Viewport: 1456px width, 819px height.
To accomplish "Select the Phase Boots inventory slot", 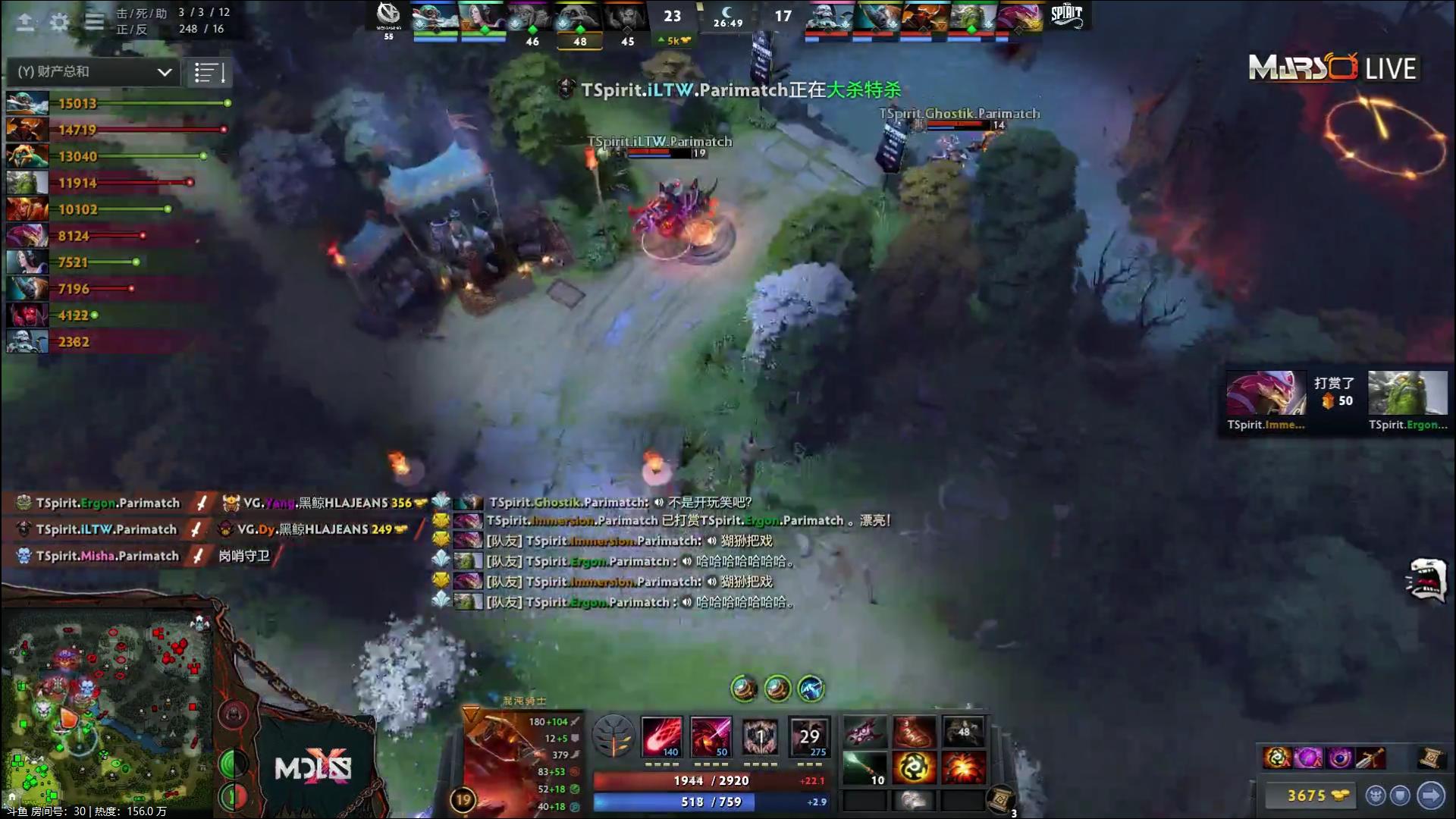I will 914,732.
